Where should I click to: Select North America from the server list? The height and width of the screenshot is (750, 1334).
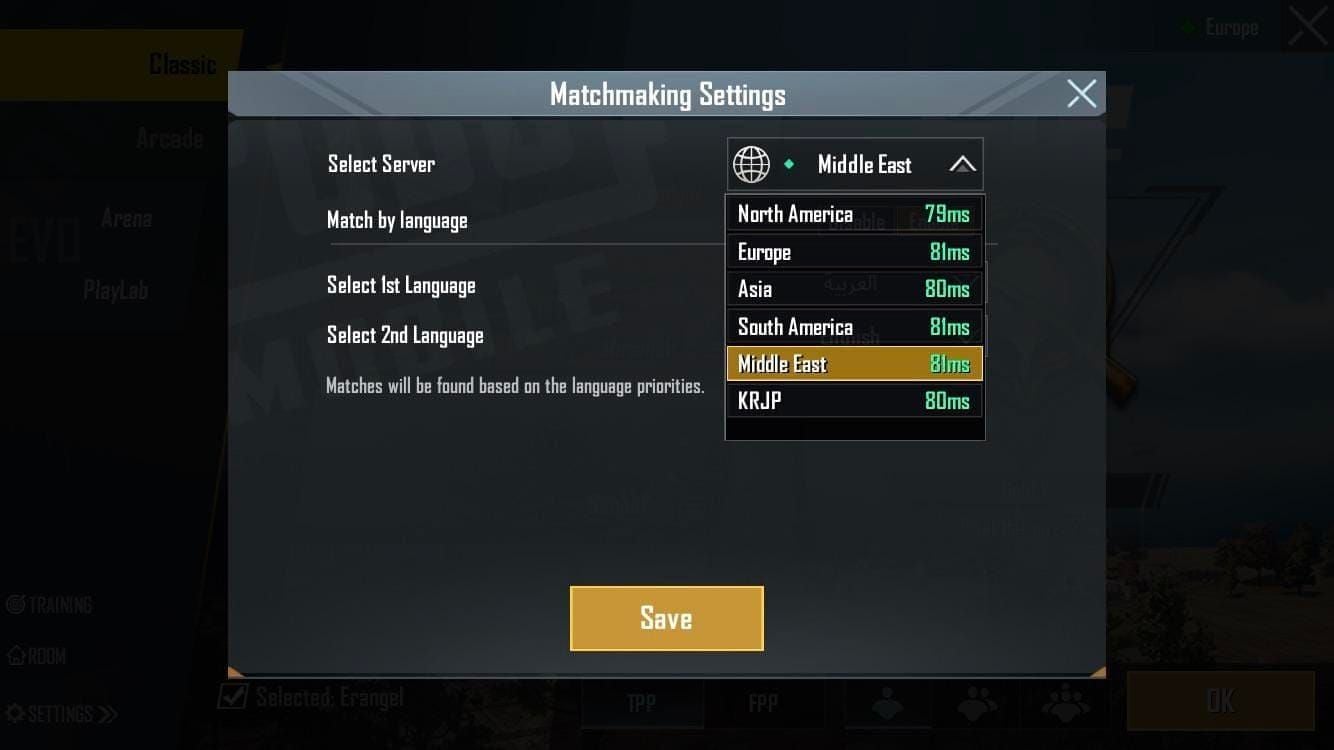[x=854, y=214]
